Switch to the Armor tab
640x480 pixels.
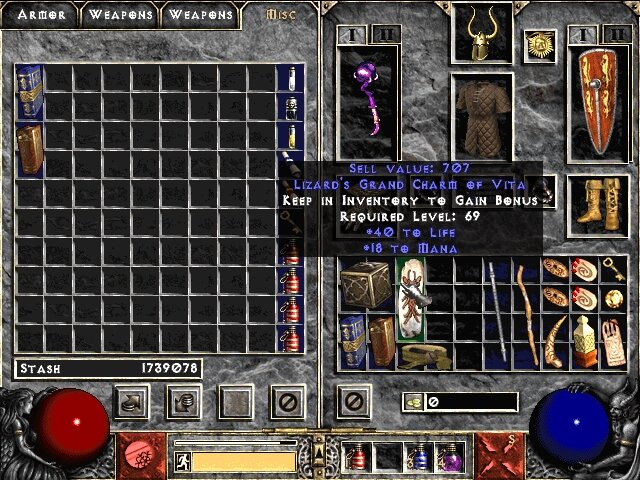40,15
